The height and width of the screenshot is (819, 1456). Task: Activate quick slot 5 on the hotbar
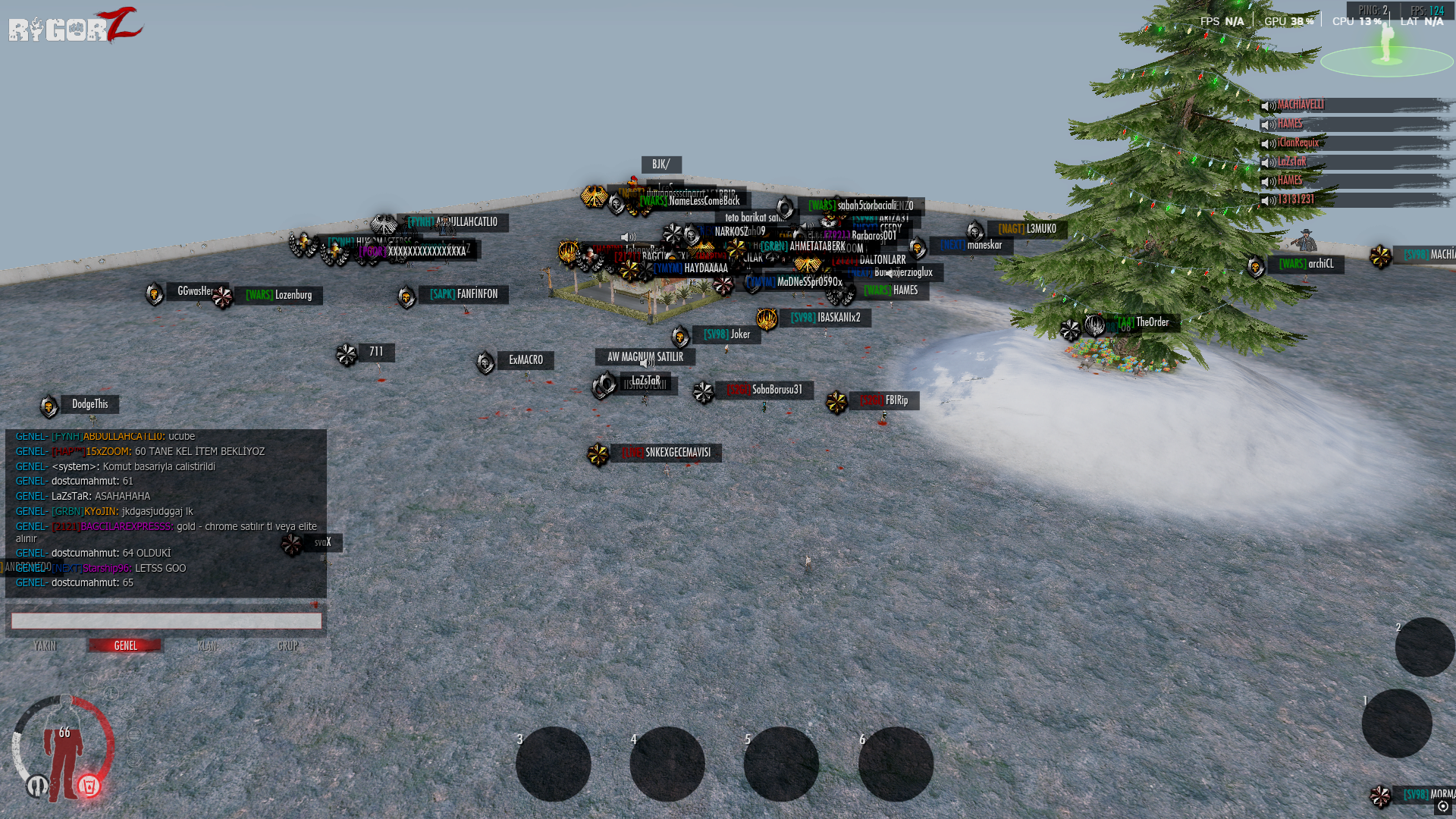781,764
